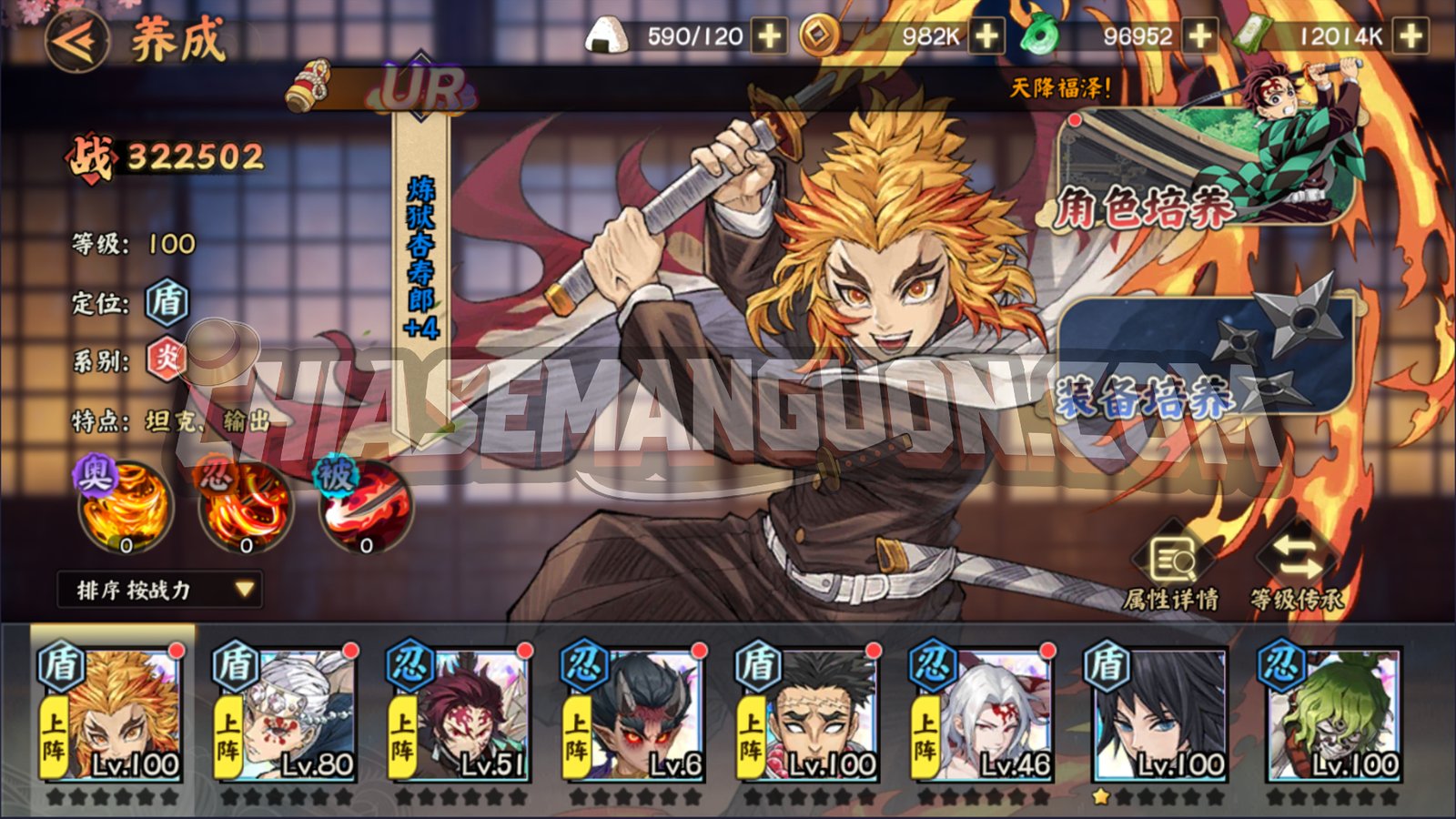Open 等级传承 level inheritance
The image size is (1456, 819).
point(1297,569)
